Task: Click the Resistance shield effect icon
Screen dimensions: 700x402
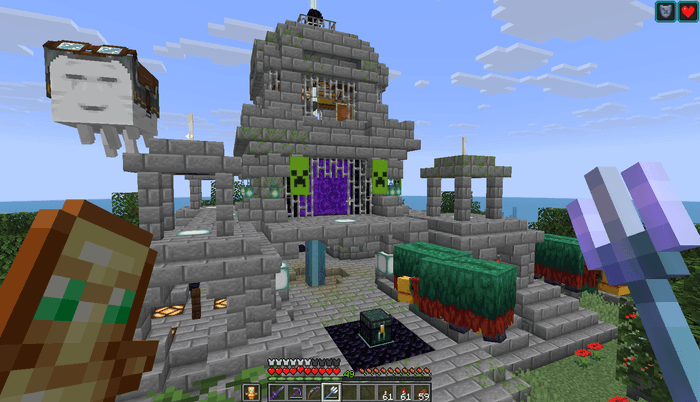Action: (665, 12)
